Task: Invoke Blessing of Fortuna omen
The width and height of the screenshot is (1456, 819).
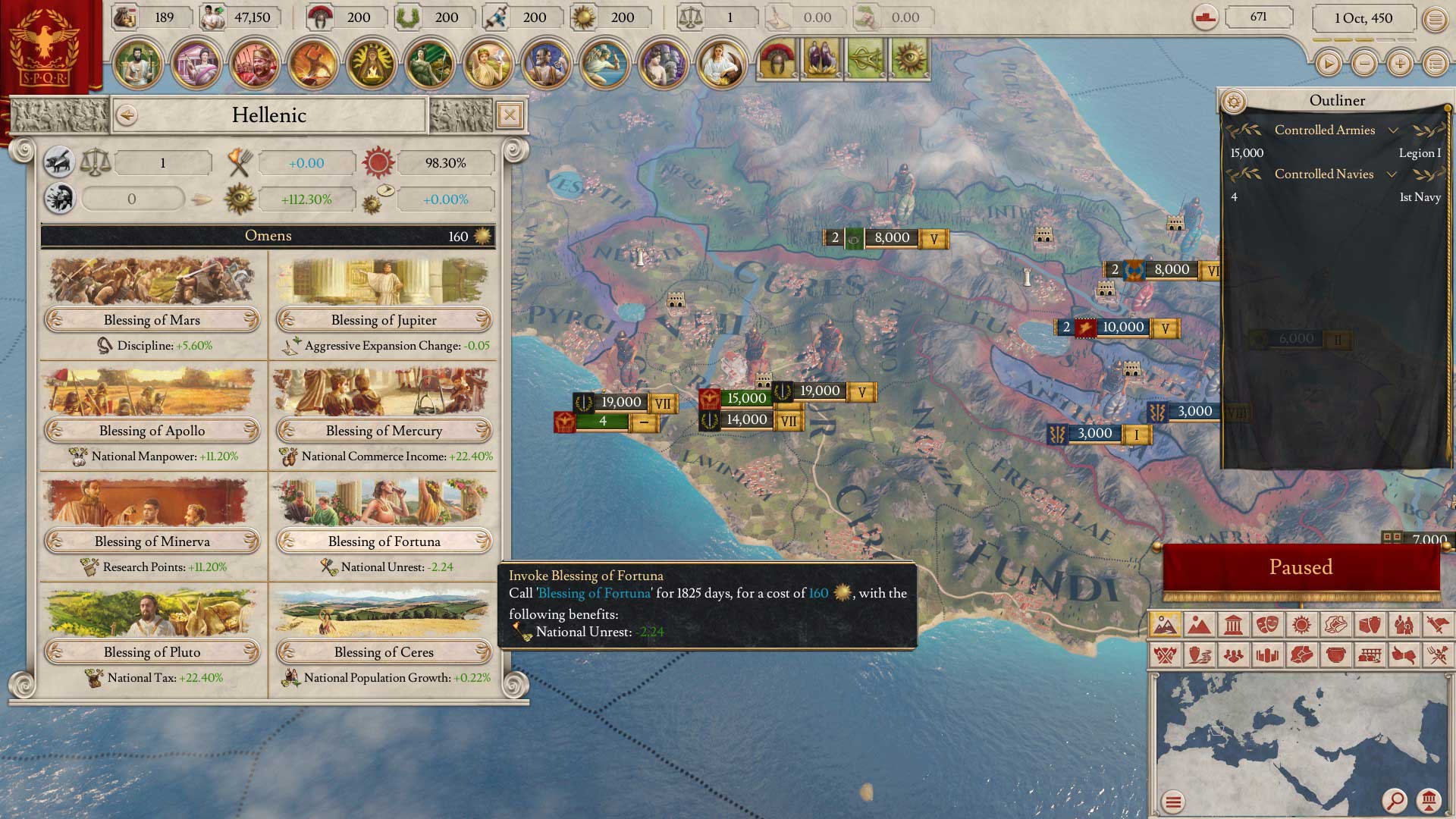Action: pyautogui.click(x=384, y=541)
